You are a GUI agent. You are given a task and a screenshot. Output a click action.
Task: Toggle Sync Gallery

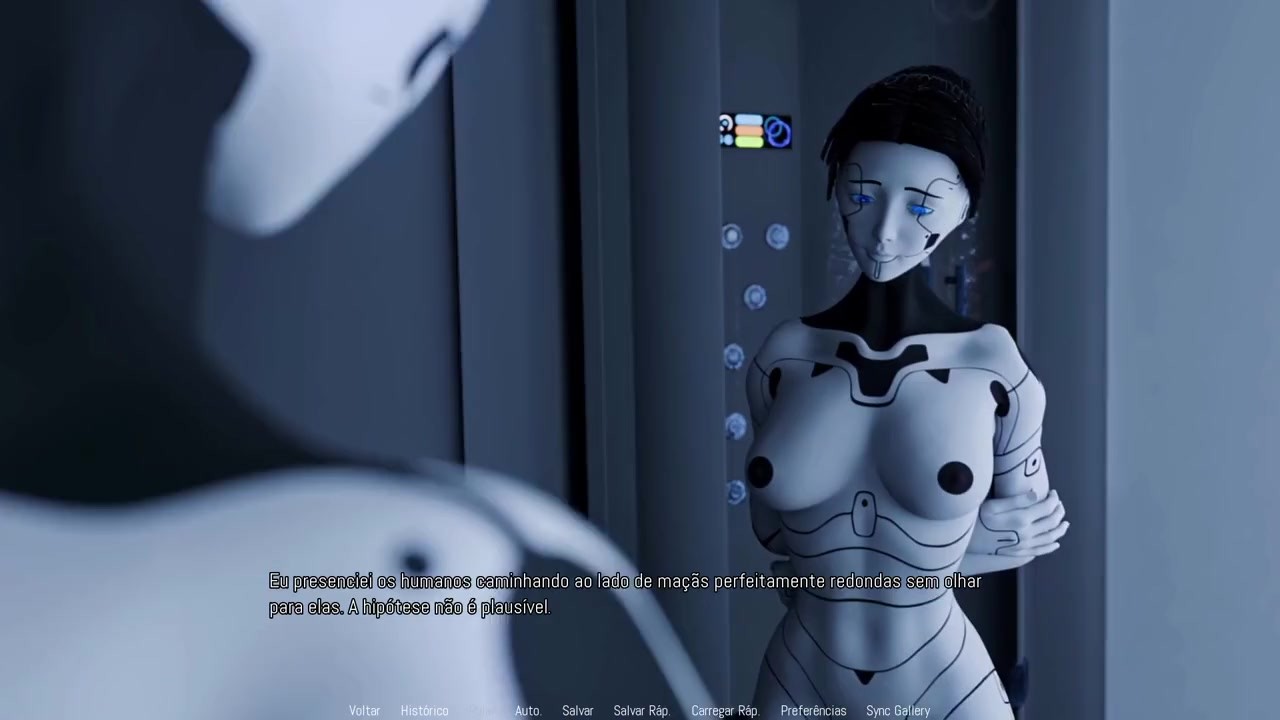coord(897,710)
